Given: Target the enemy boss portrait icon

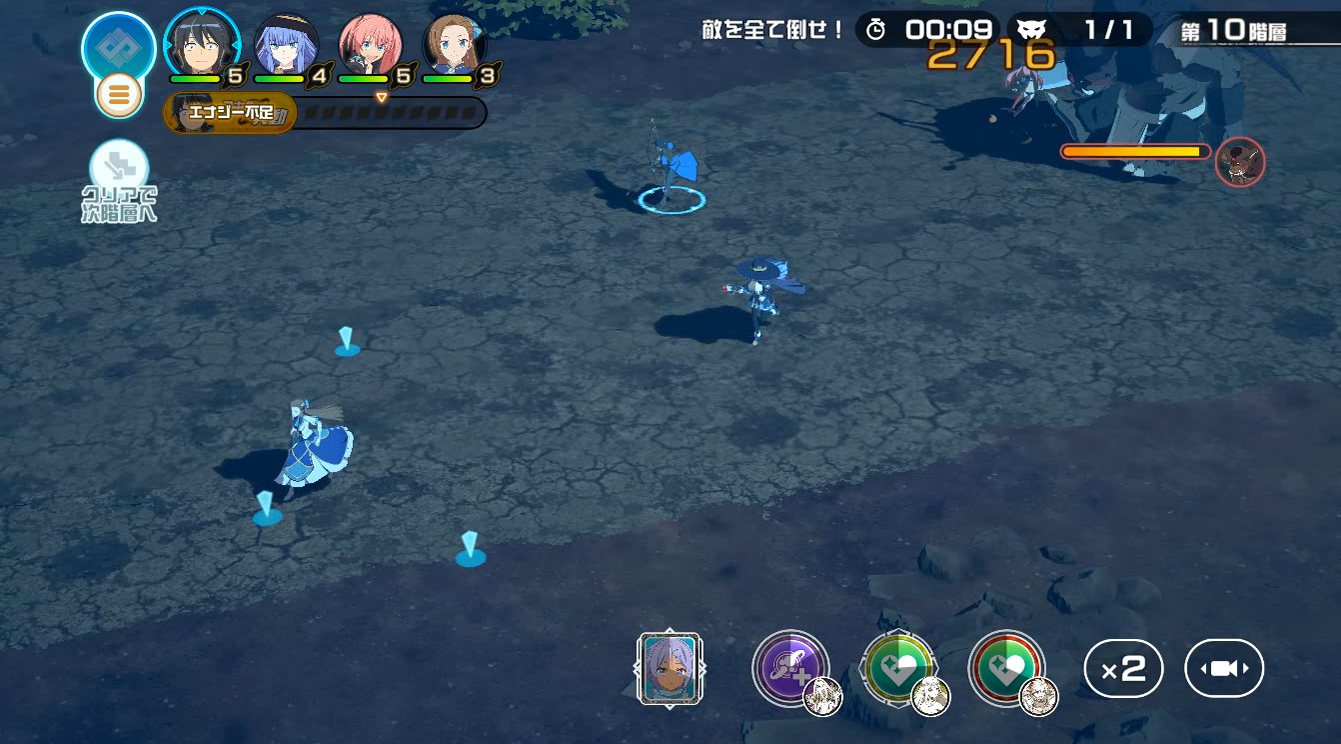Looking at the screenshot, I should [1240, 162].
